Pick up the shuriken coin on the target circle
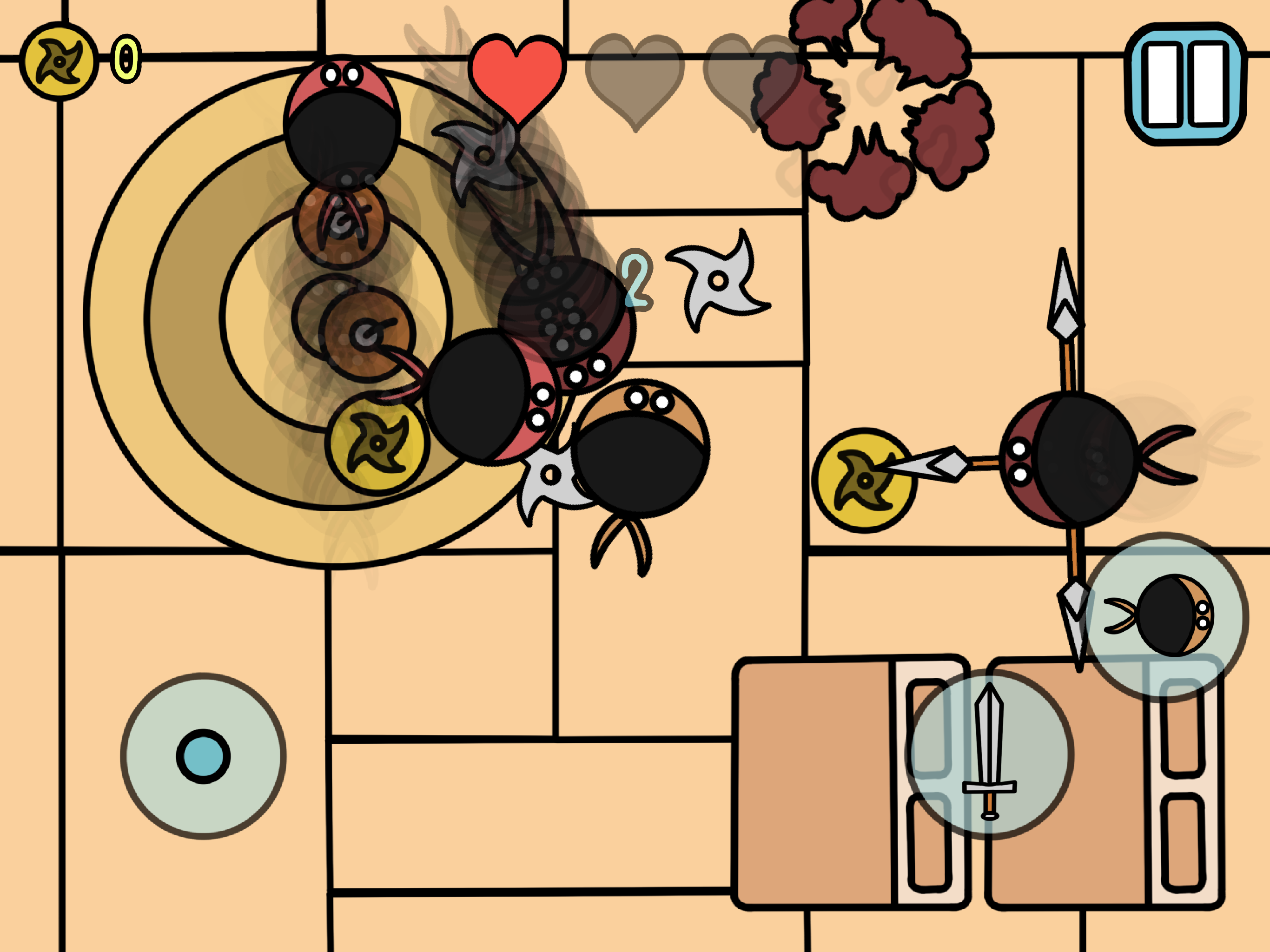Image resolution: width=1270 pixels, height=952 pixels. (x=377, y=445)
